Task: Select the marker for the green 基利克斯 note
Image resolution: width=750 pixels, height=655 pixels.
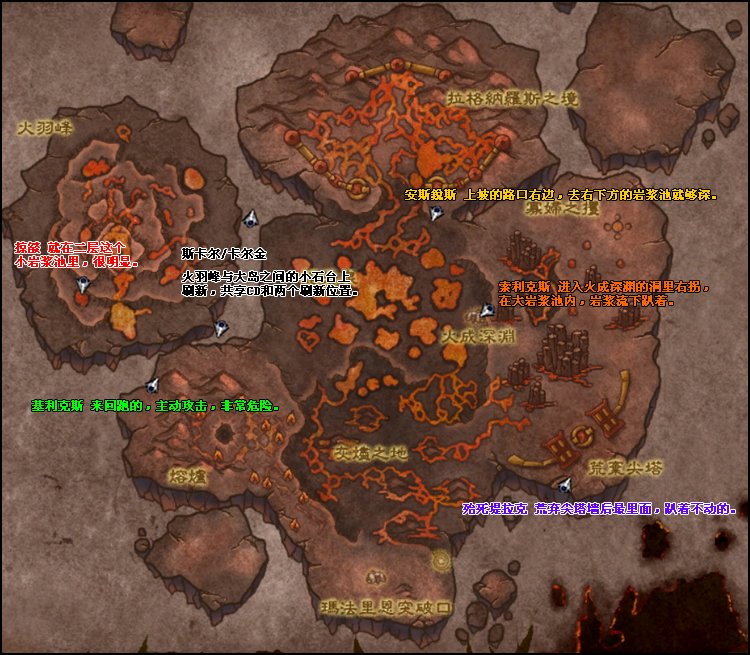Action: click(152, 385)
